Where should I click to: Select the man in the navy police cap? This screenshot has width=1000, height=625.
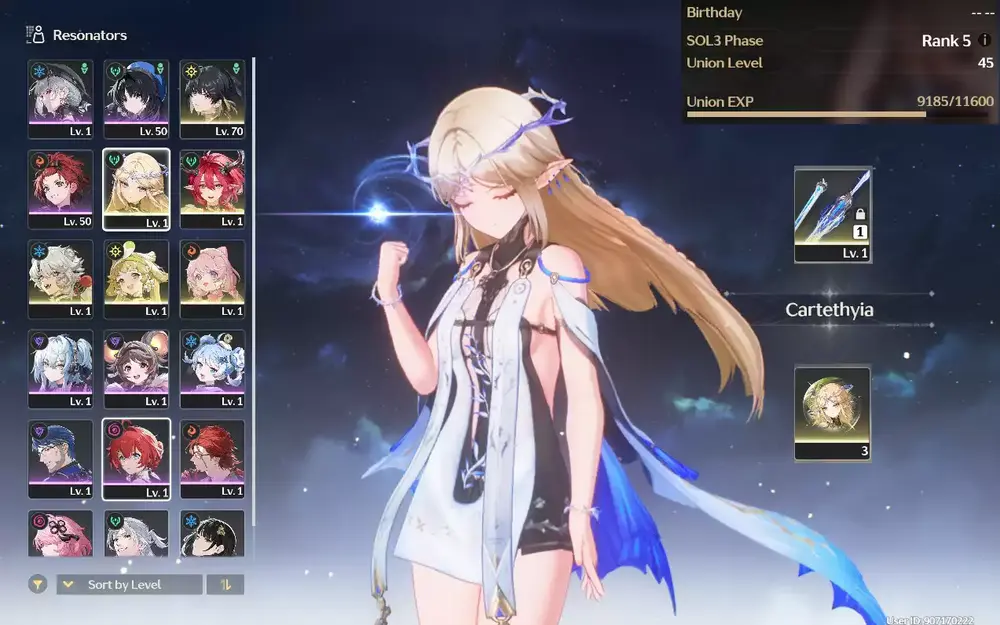pyautogui.click(x=60, y=458)
